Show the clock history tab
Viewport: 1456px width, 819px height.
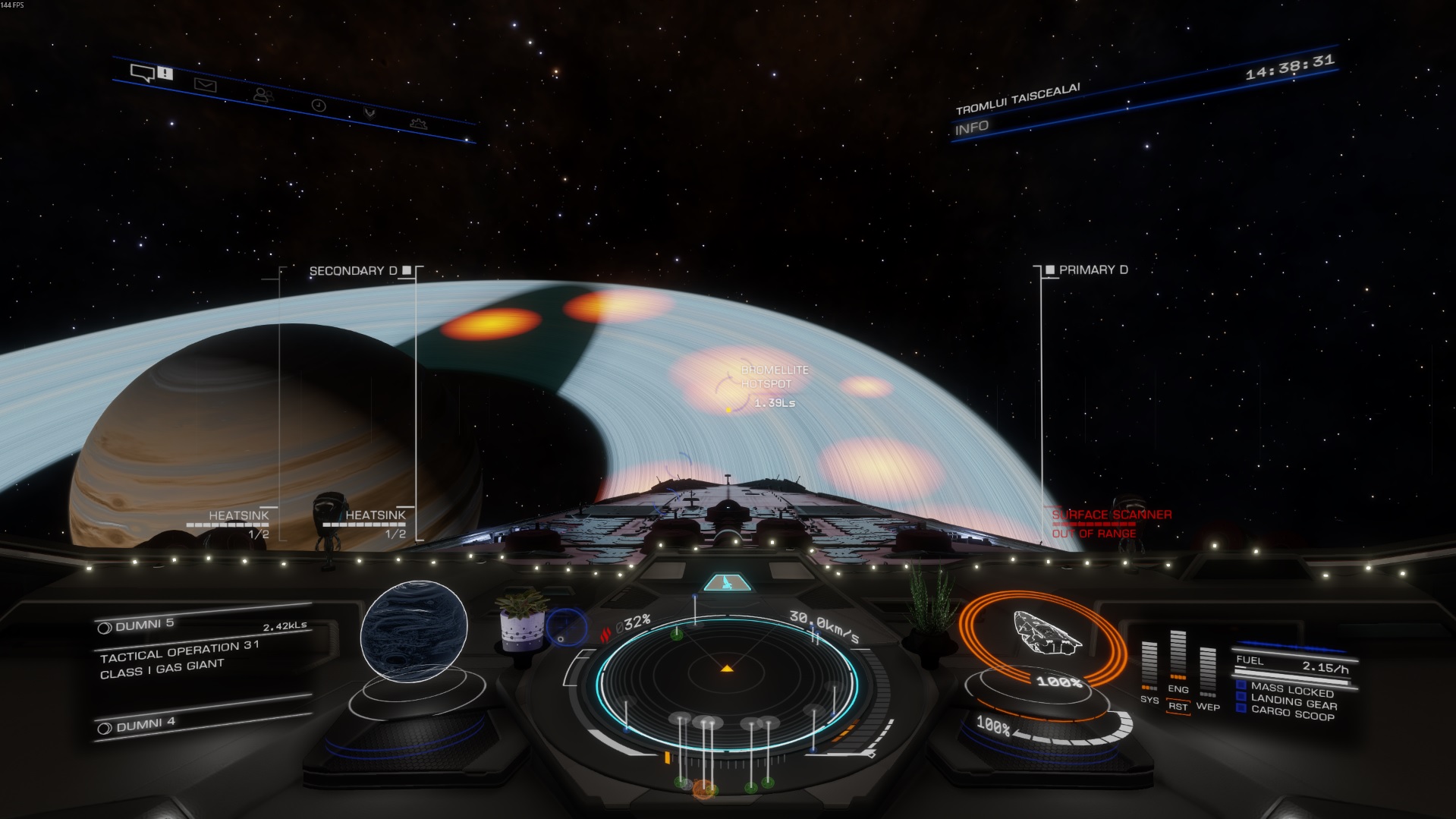[319, 106]
